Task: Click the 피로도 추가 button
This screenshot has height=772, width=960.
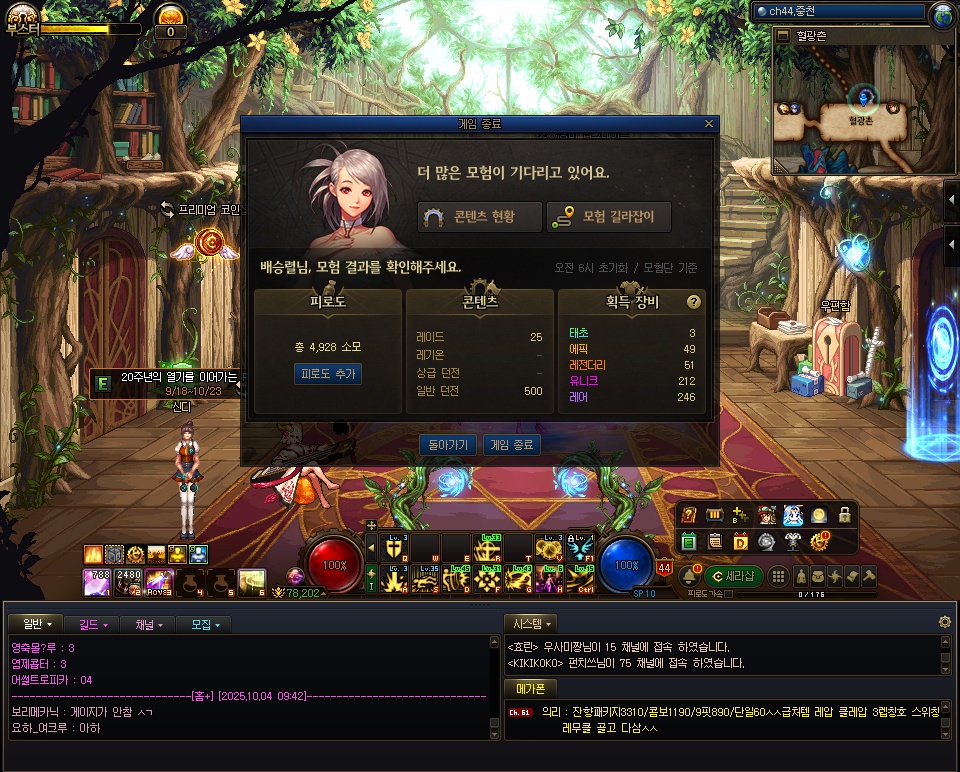Action: pyautogui.click(x=327, y=374)
